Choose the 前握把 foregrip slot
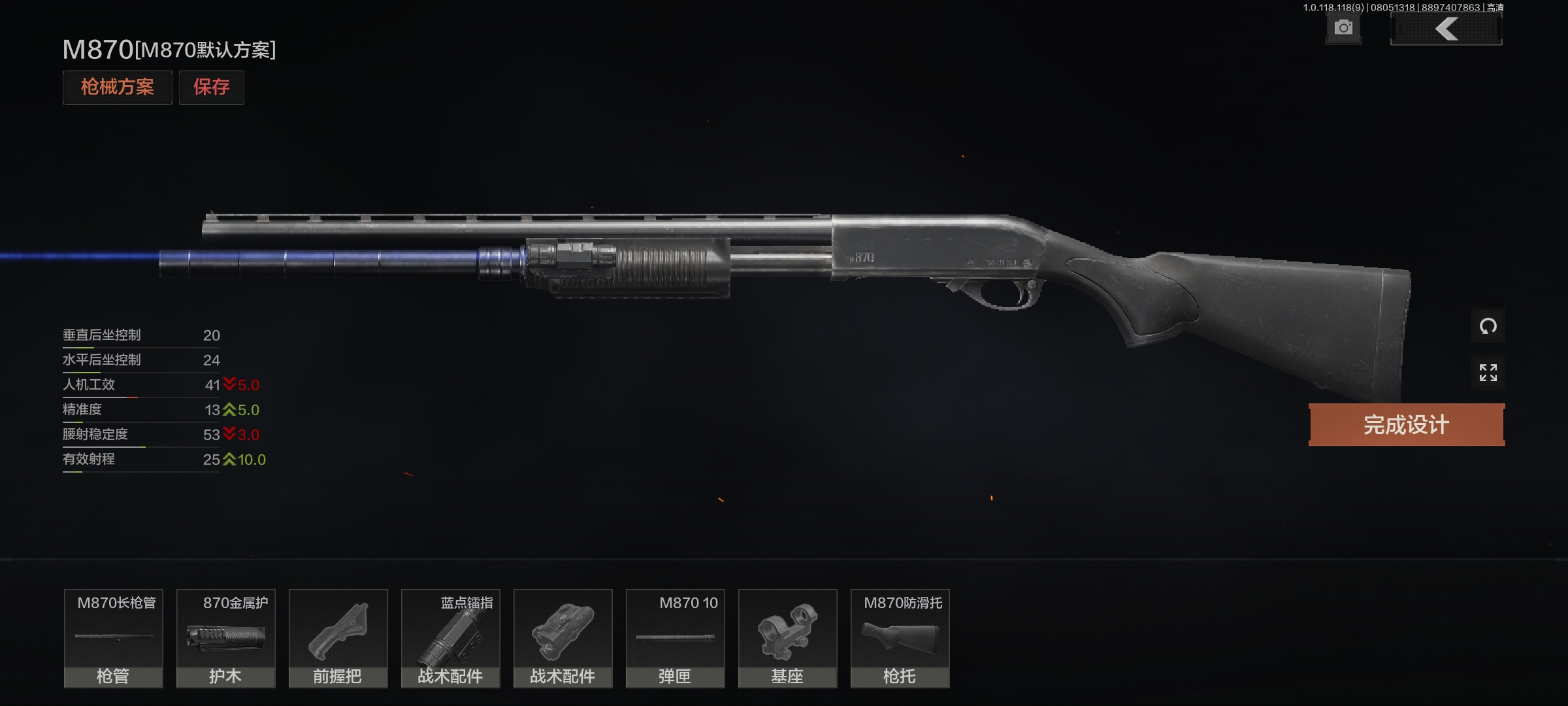 coord(338,638)
